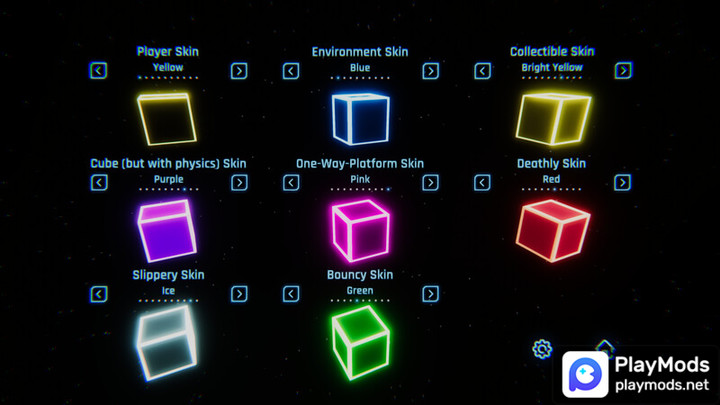Click the right arrow for Deathly Skin
The height and width of the screenshot is (405, 720).
click(622, 182)
